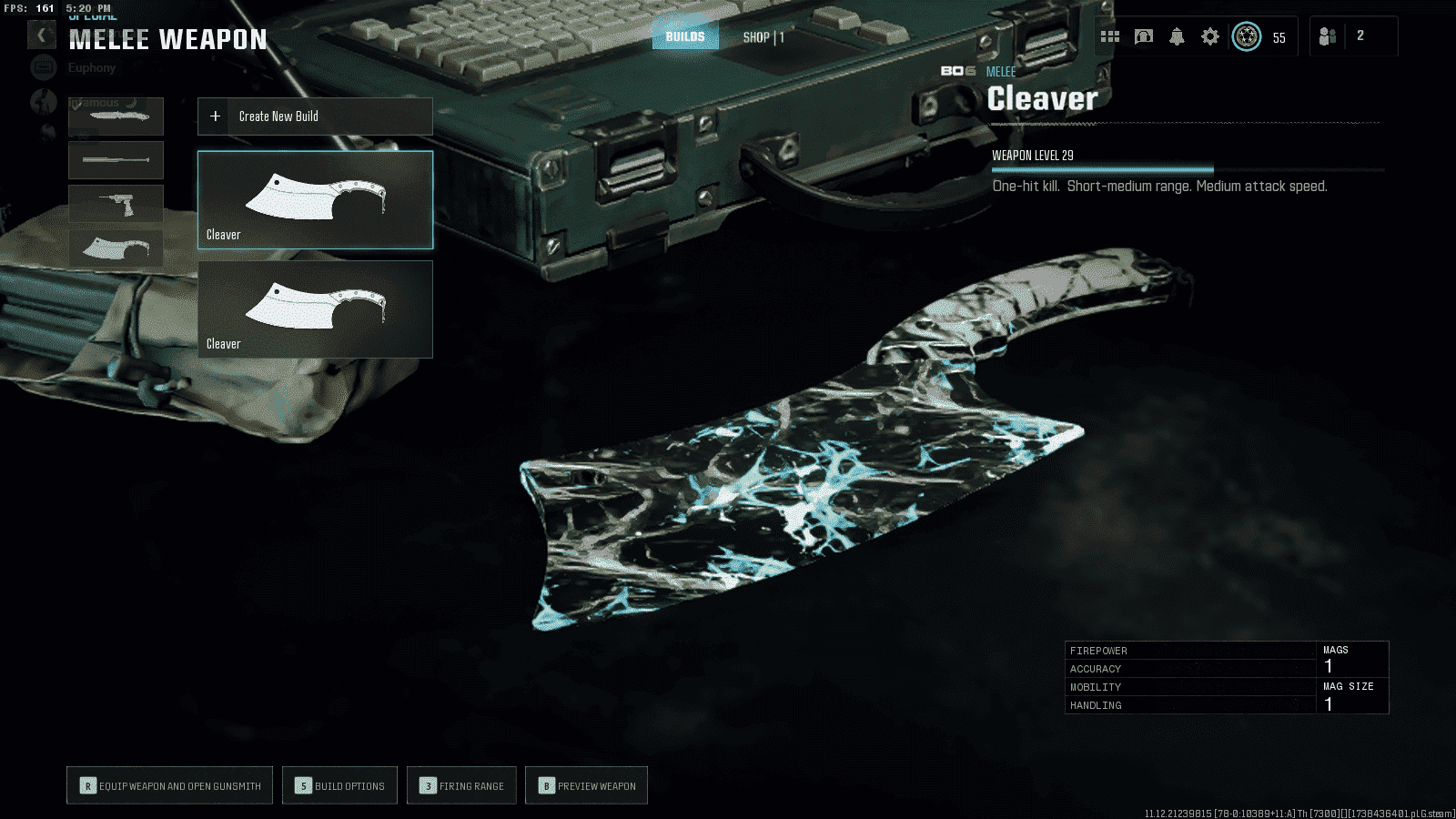Choose the combat knife weapon thumbnail

[x=116, y=116]
